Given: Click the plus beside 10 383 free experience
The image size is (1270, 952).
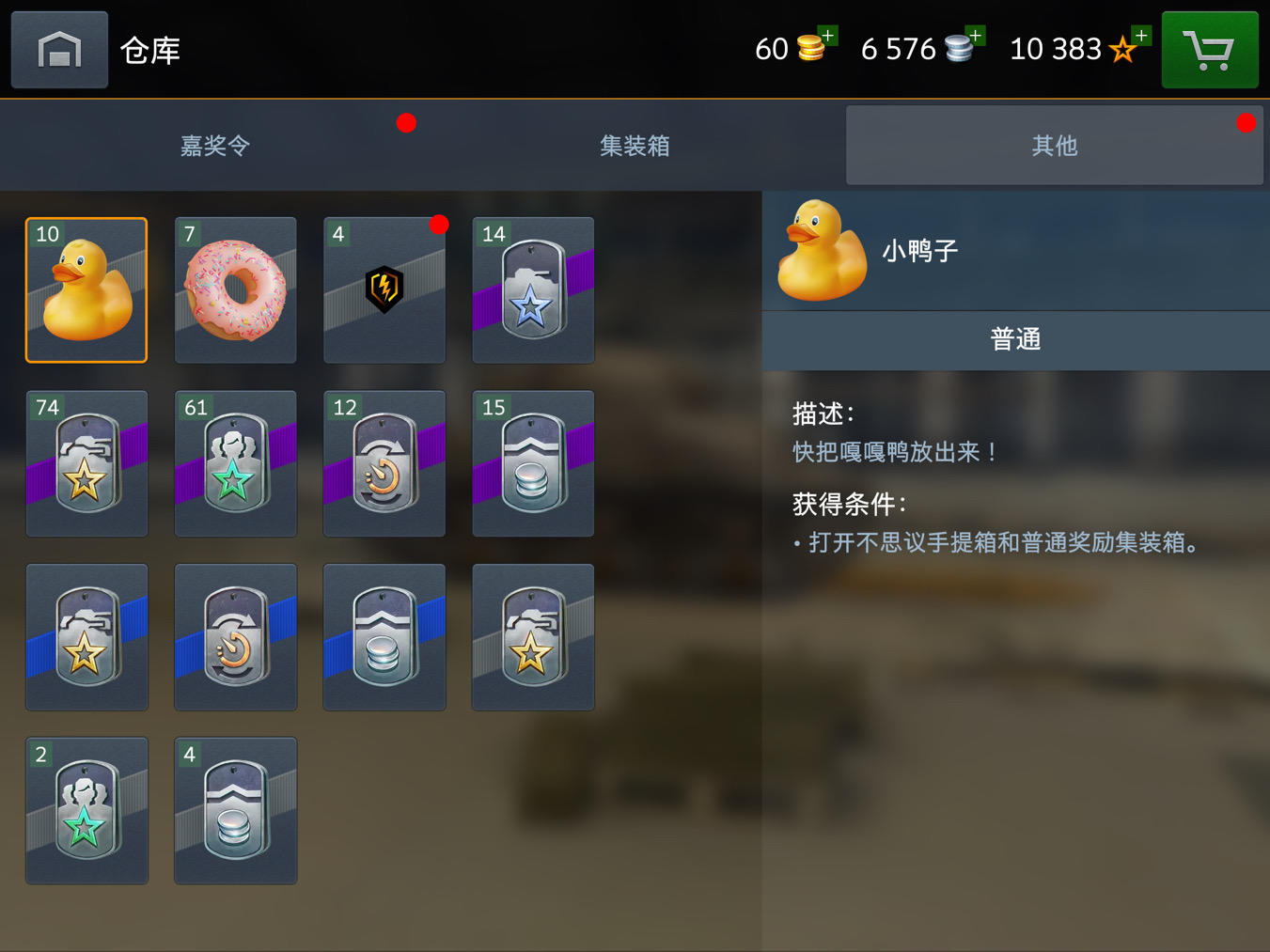Looking at the screenshot, I should pos(1138,35).
